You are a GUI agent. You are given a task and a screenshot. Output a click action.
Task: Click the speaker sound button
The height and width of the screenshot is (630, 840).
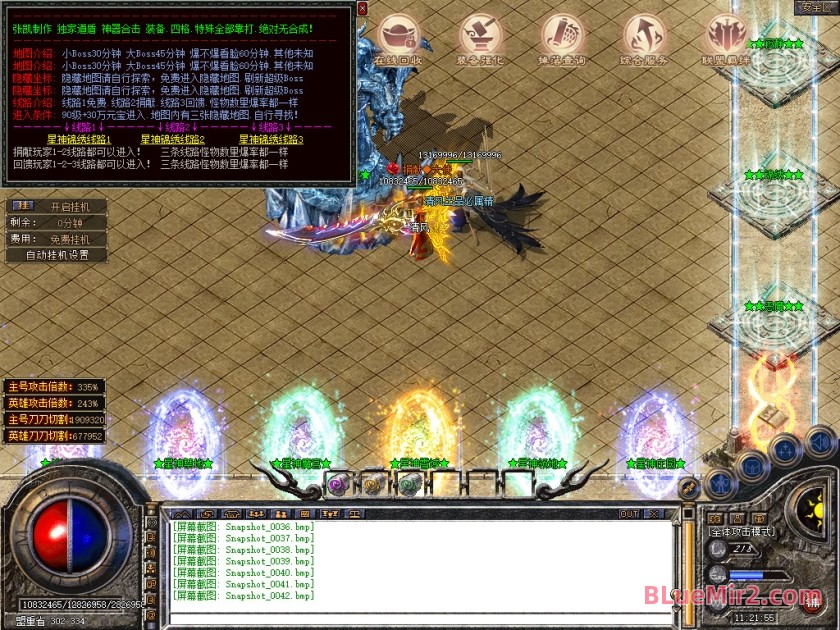coord(820,440)
